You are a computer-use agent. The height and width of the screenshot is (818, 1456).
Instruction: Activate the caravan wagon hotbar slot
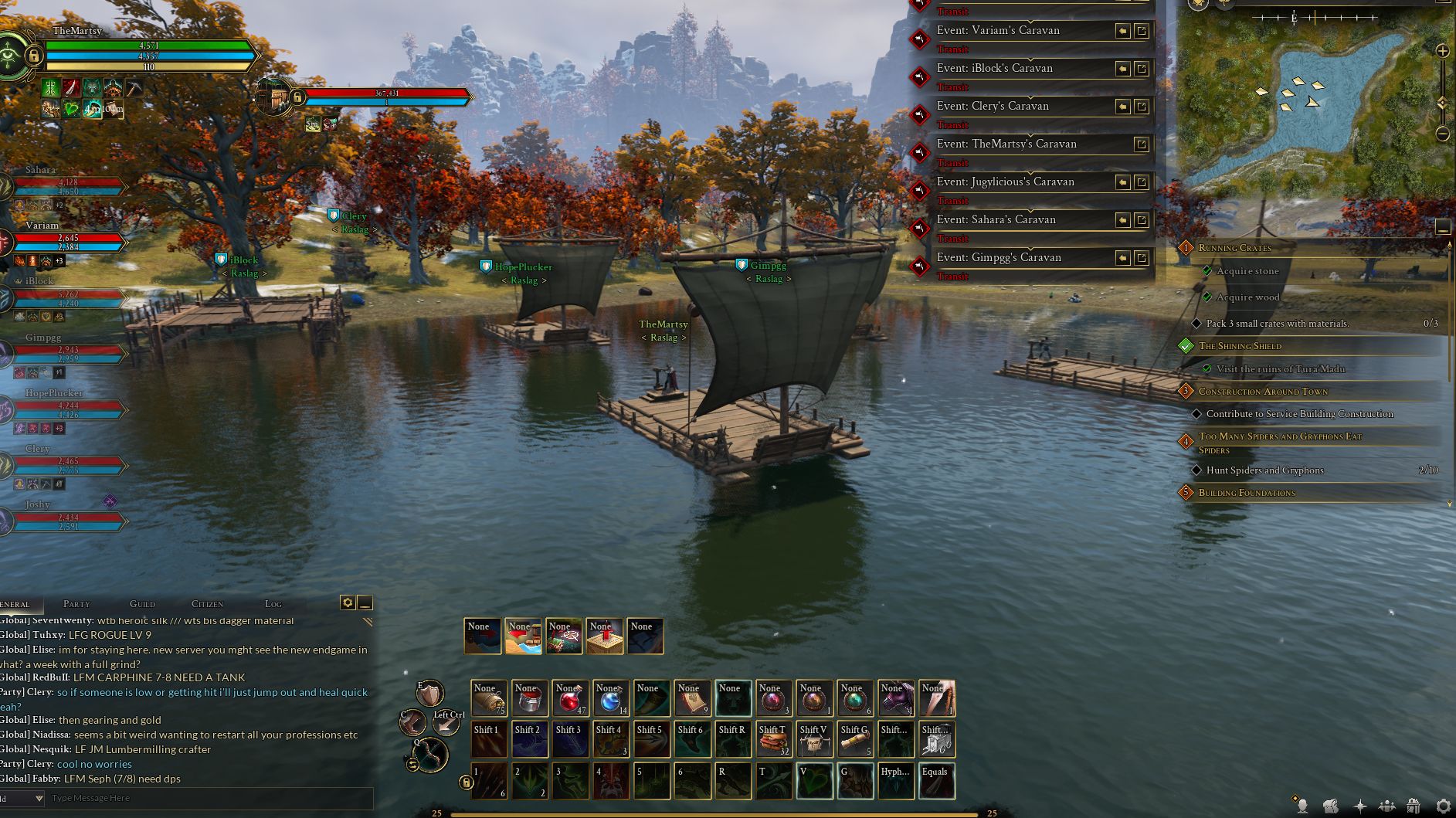937,739
